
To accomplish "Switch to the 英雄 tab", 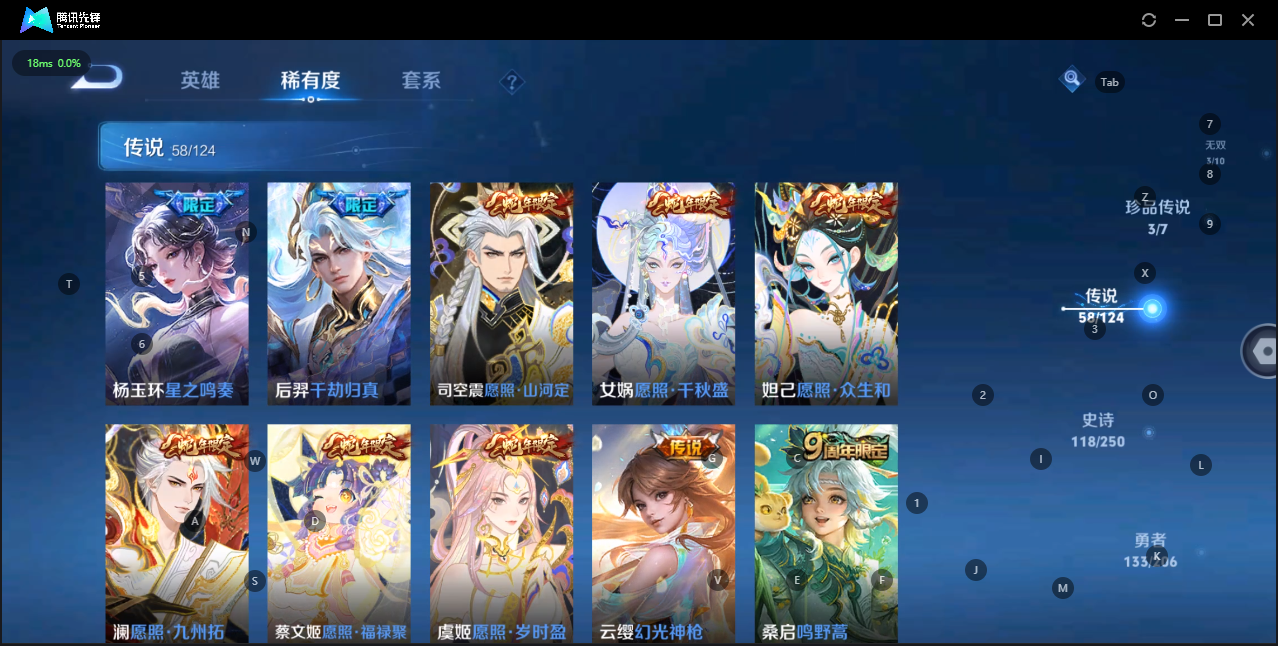I will click(200, 81).
